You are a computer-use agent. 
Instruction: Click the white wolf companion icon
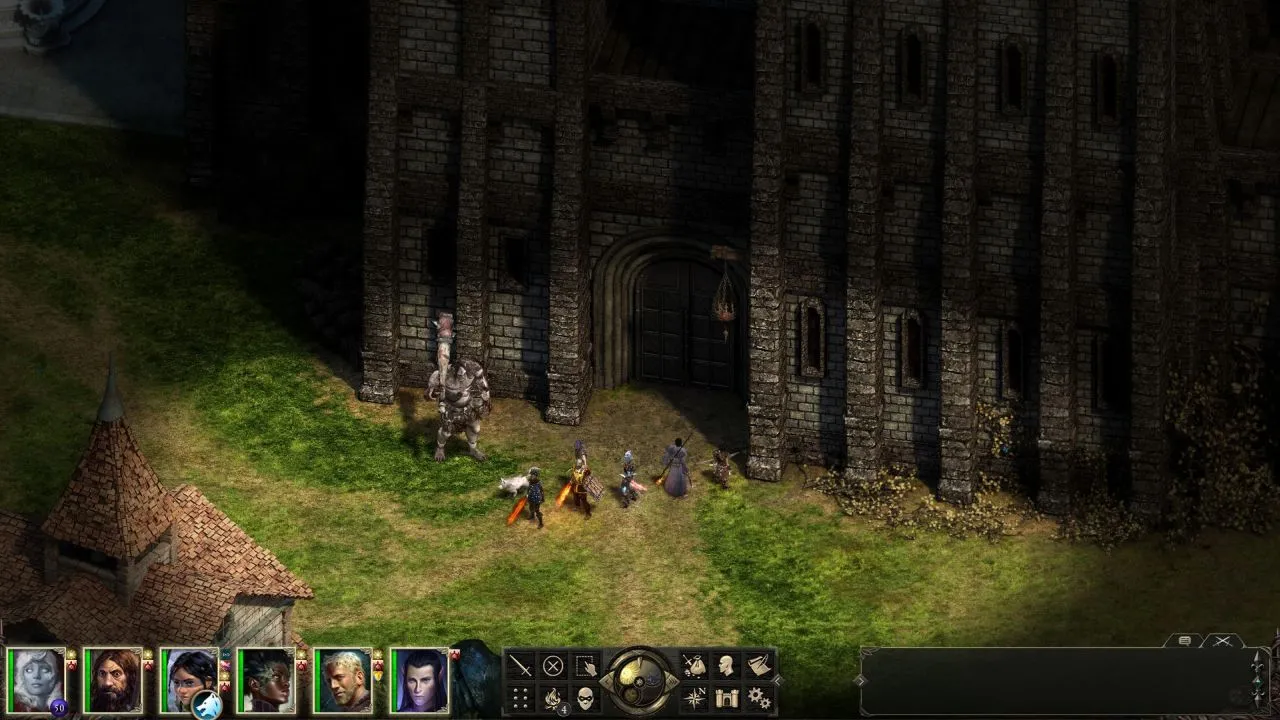click(207, 704)
